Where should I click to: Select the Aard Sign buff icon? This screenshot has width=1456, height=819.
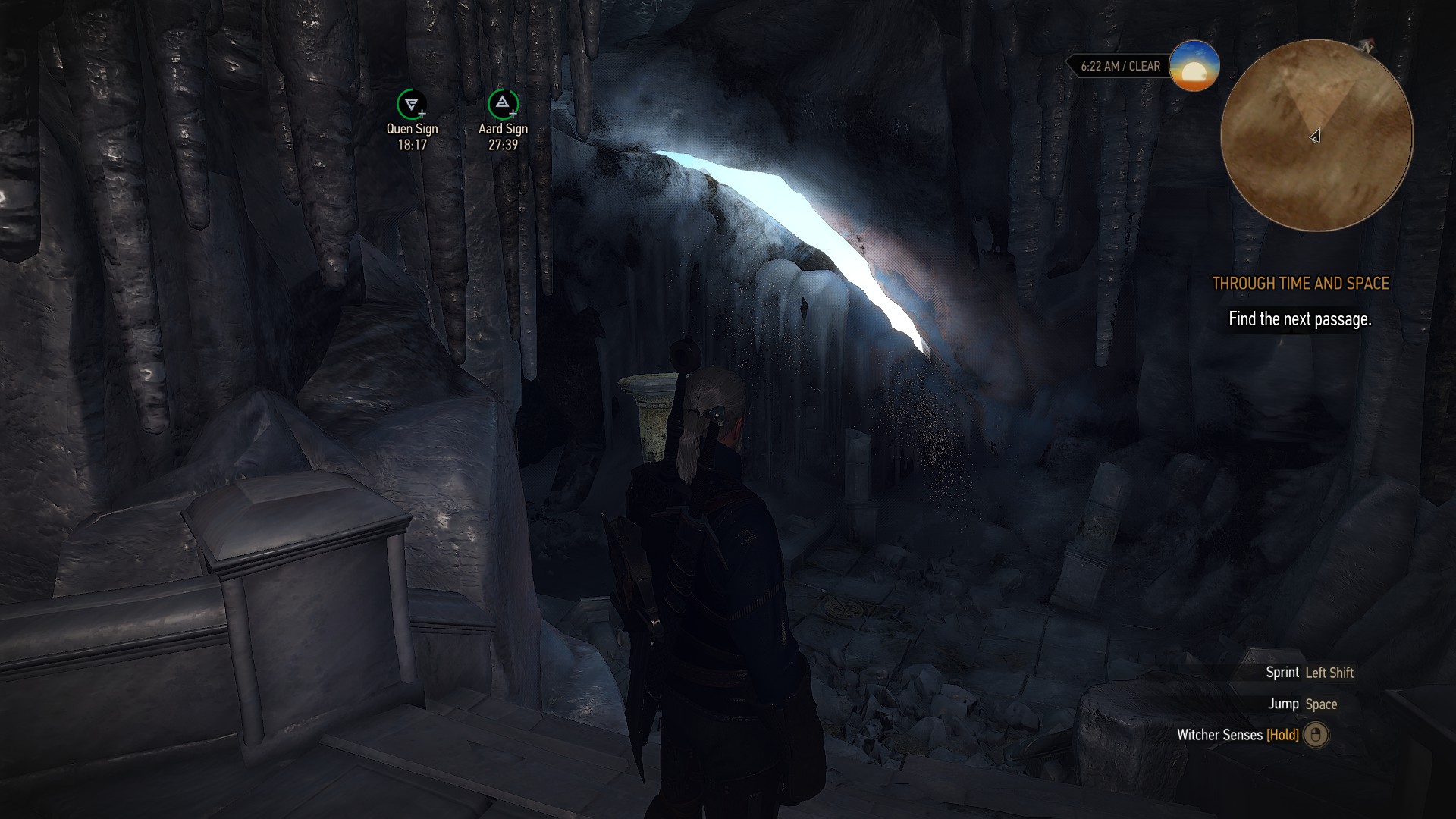pos(502,104)
